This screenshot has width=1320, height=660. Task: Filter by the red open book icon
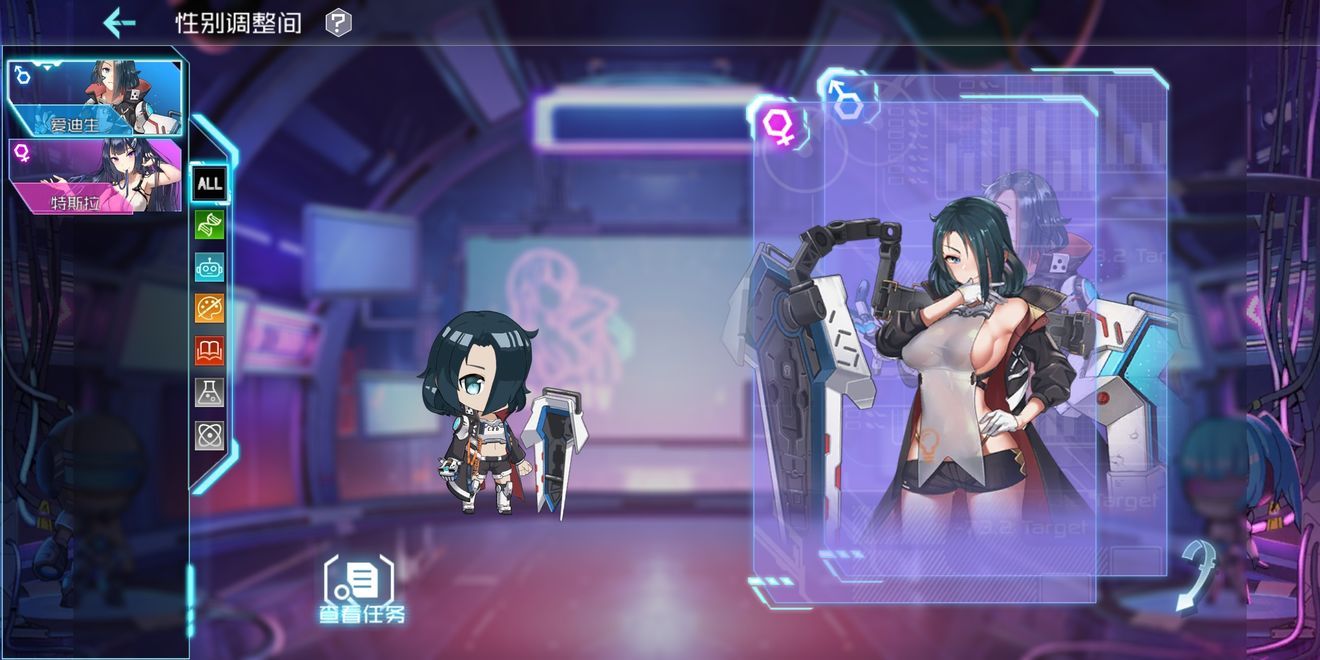click(x=210, y=351)
